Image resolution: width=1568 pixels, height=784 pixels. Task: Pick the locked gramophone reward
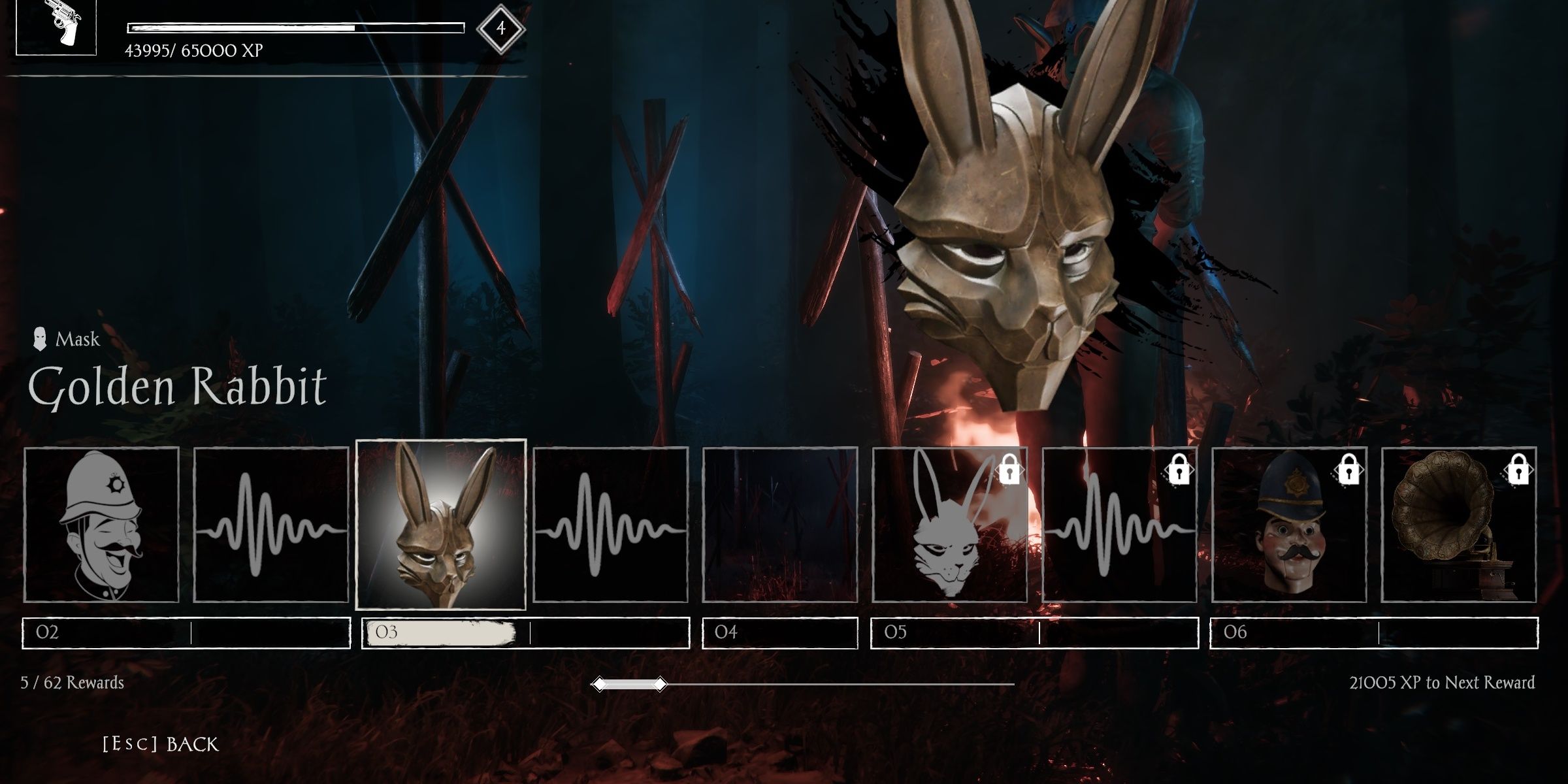click(1459, 524)
